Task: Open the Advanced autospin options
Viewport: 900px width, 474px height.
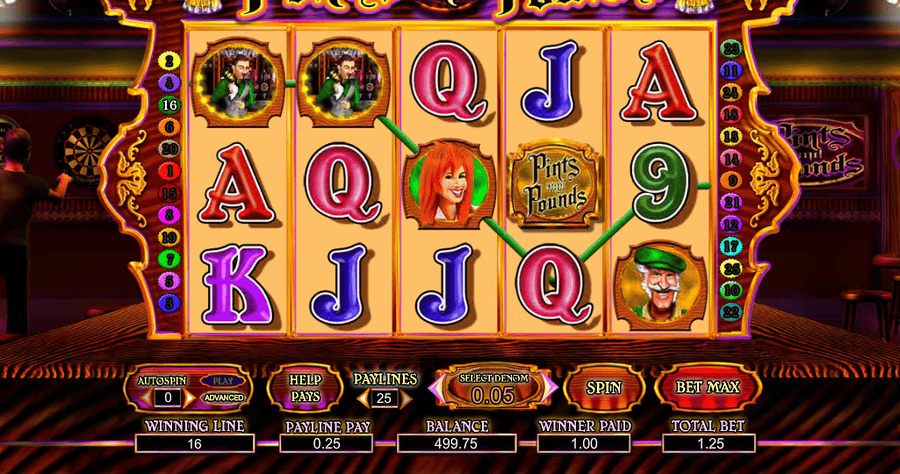Action: tap(223, 398)
